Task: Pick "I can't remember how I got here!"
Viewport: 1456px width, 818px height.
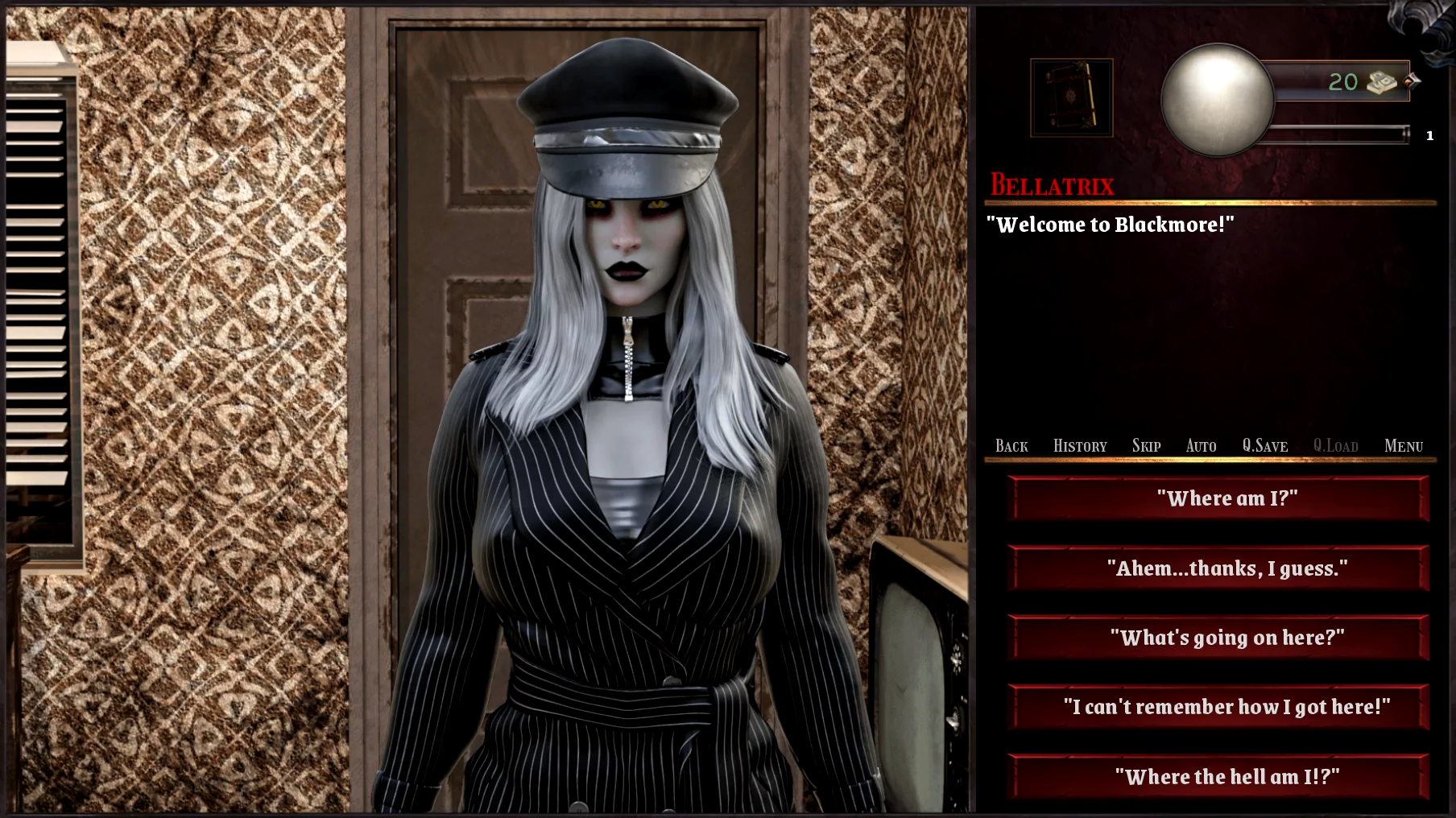Action: click(x=1218, y=707)
